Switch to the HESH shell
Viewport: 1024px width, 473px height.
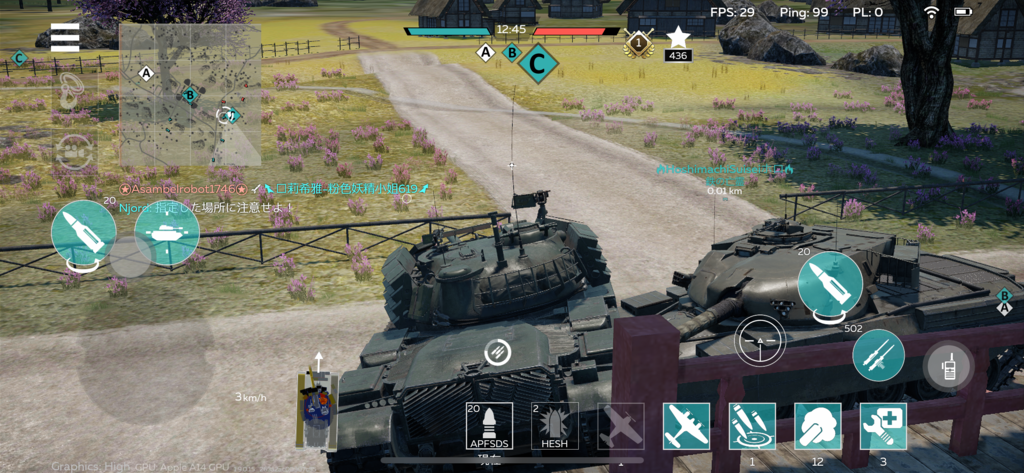click(554, 426)
